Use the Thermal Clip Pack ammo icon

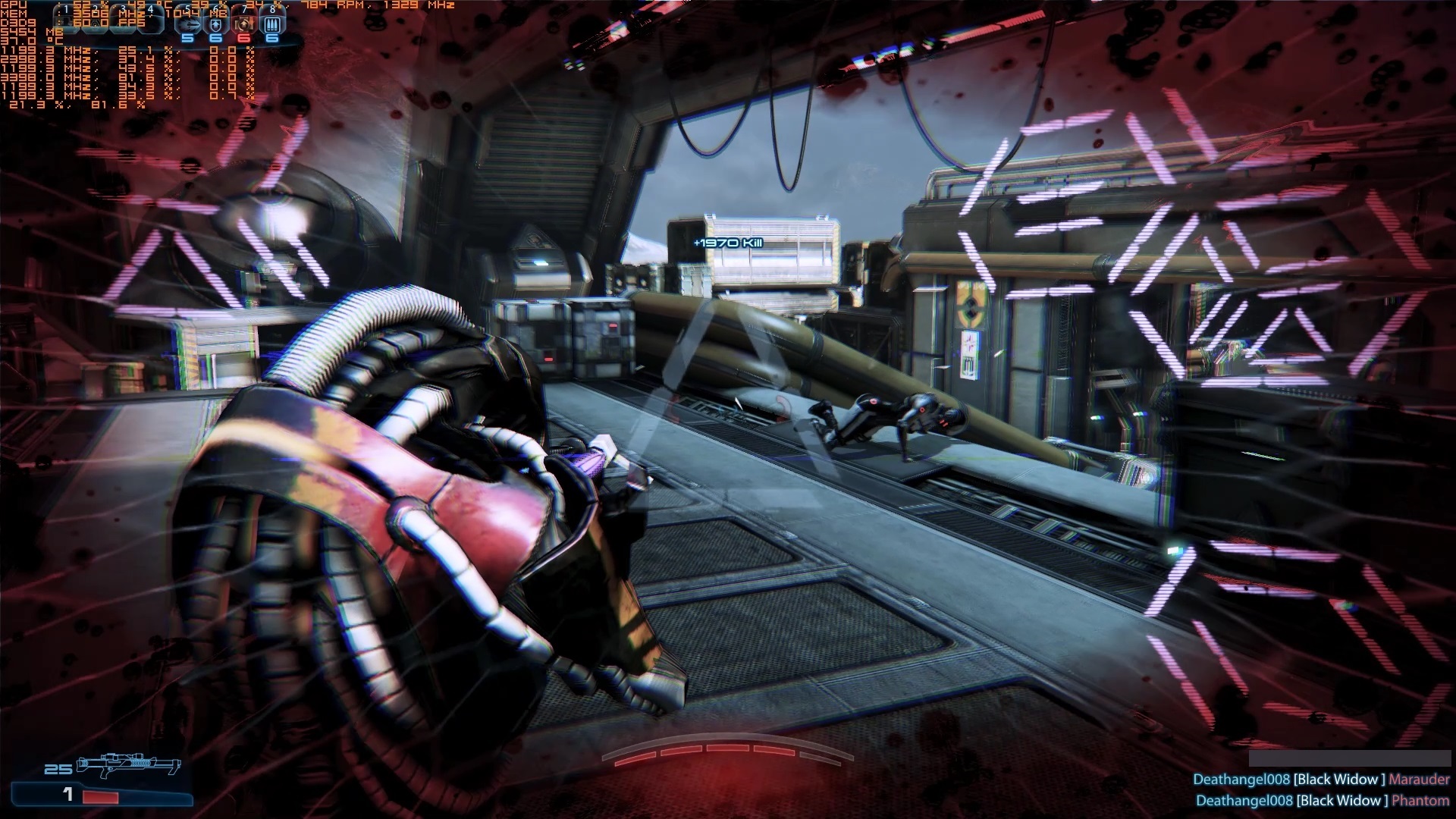(272, 24)
